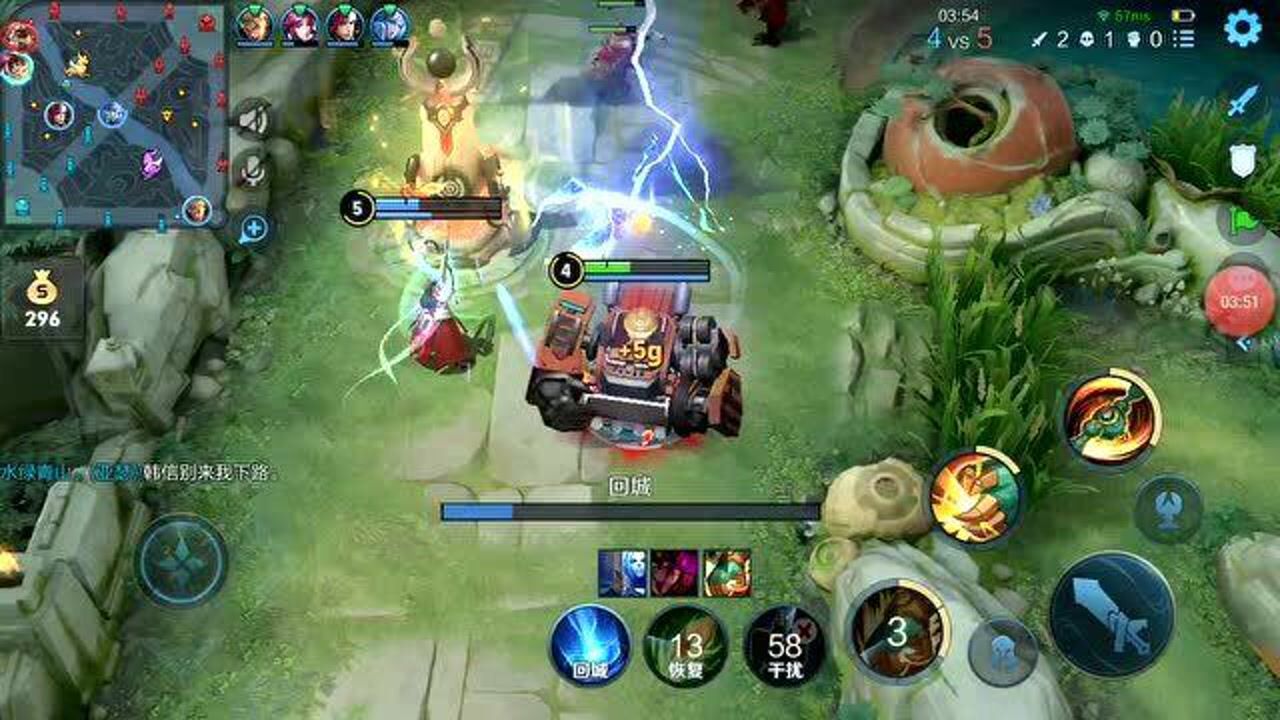Screen dimensions: 1280x720
Task: Trigger the ultimate skill icon above the tower button
Action: (x=1110, y=419)
